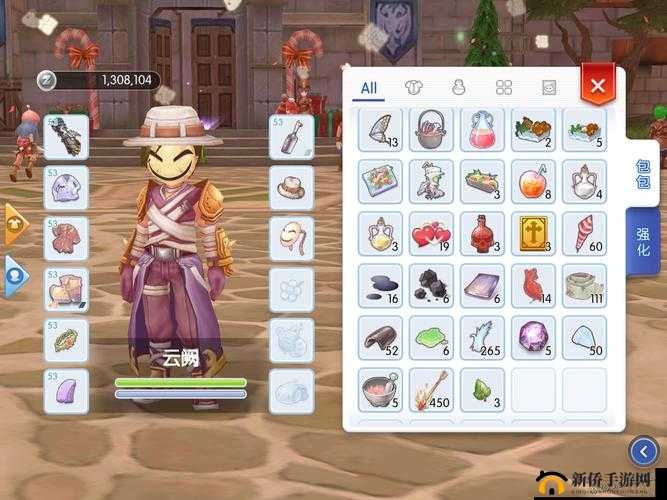Viewport: 667px width, 500px height.
Task: Select the purple gemstone item
Action: [533, 337]
